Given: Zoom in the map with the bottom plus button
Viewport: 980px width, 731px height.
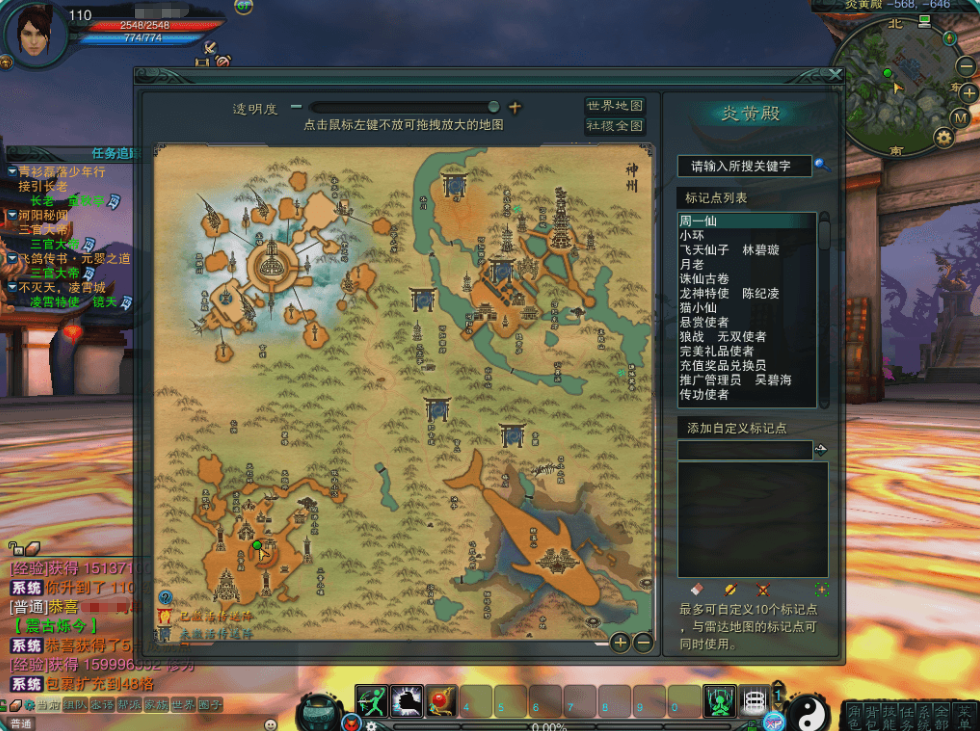Looking at the screenshot, I should click(x=620, y=643).
